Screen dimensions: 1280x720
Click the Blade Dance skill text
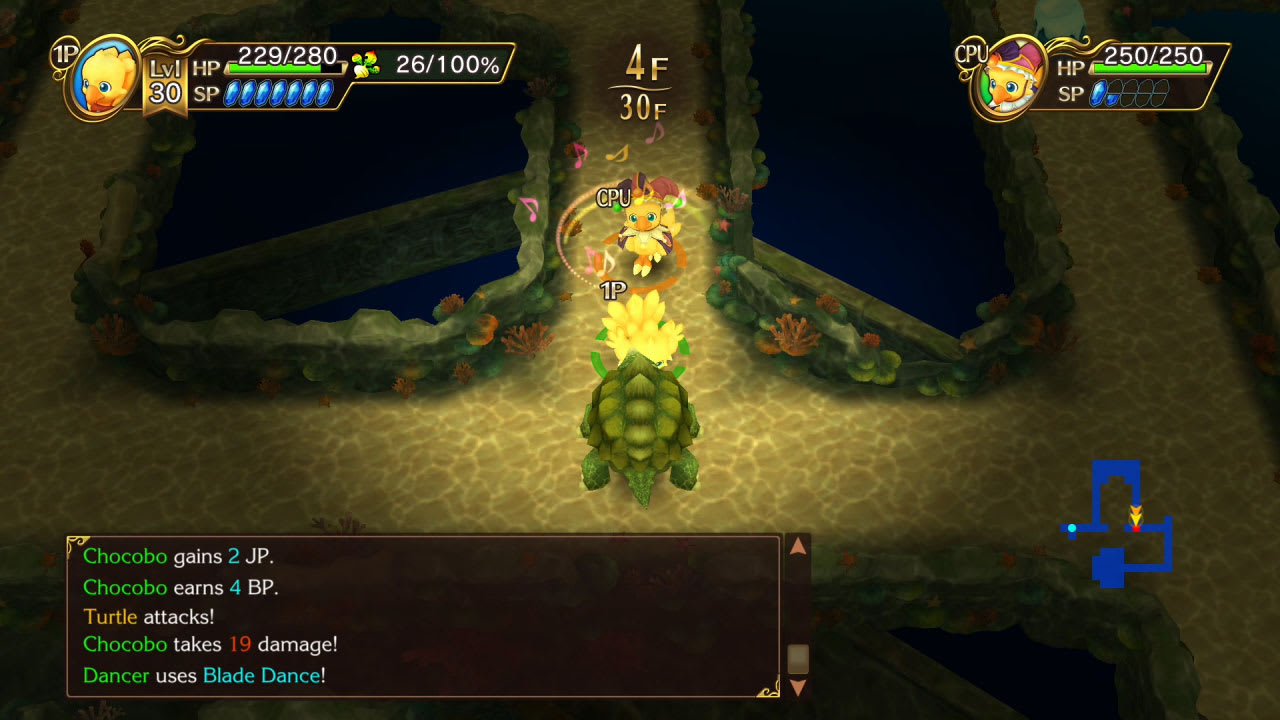coord(264,676)
